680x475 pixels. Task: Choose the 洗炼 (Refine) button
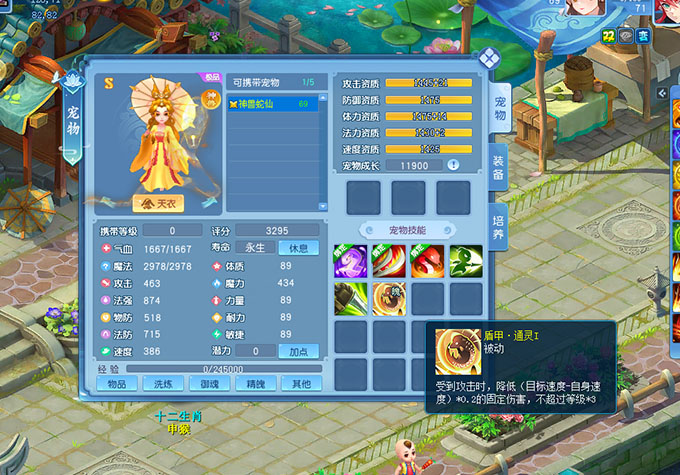click(x=162, y=384)
